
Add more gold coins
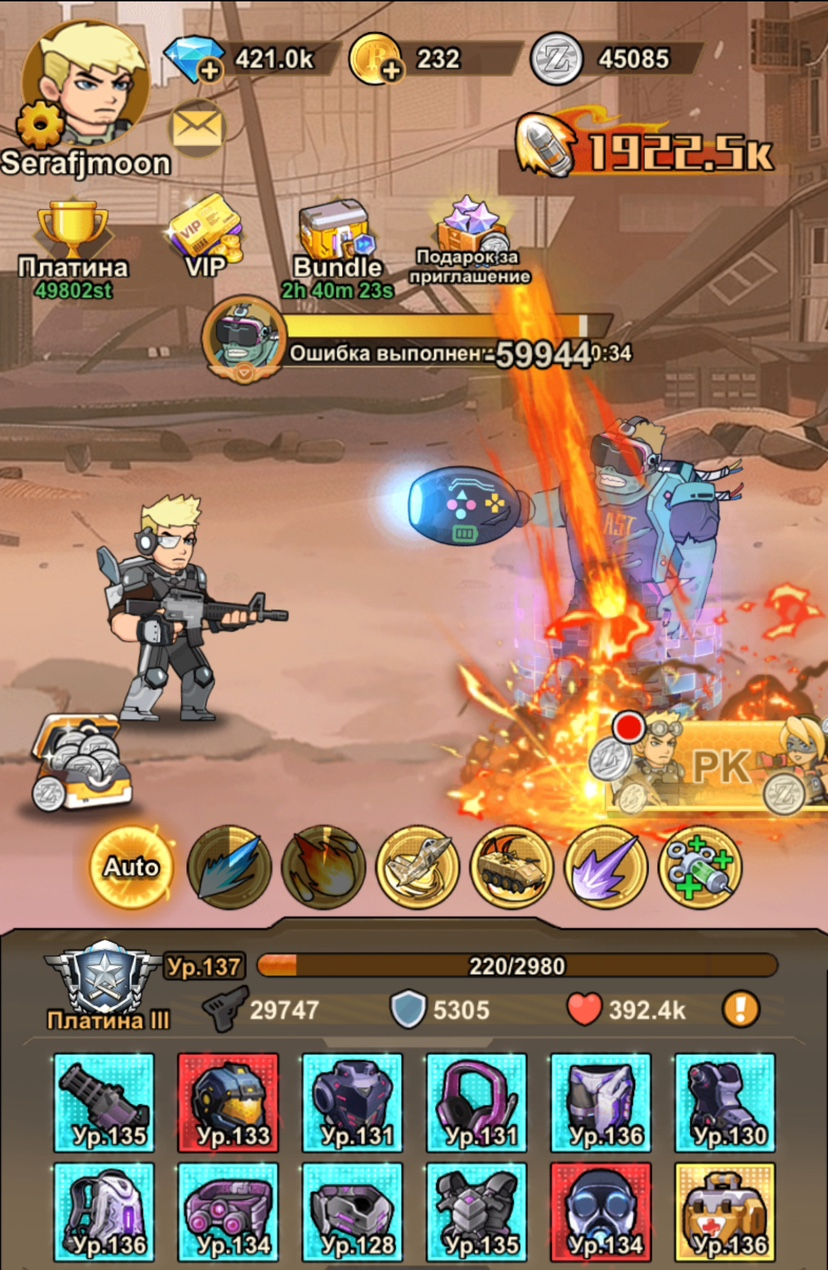coord(391,69)
